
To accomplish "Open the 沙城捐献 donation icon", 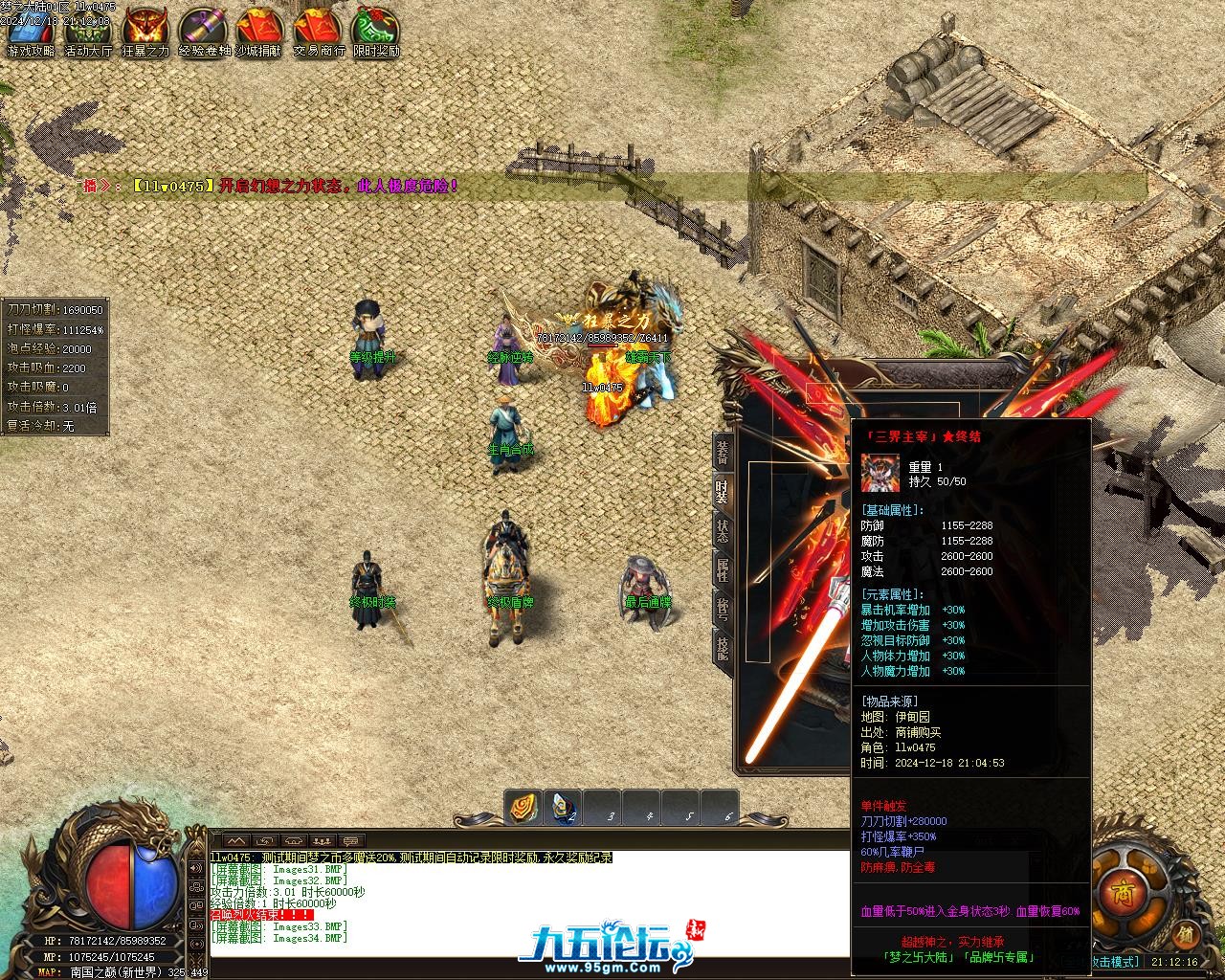I will pos(260,31).
